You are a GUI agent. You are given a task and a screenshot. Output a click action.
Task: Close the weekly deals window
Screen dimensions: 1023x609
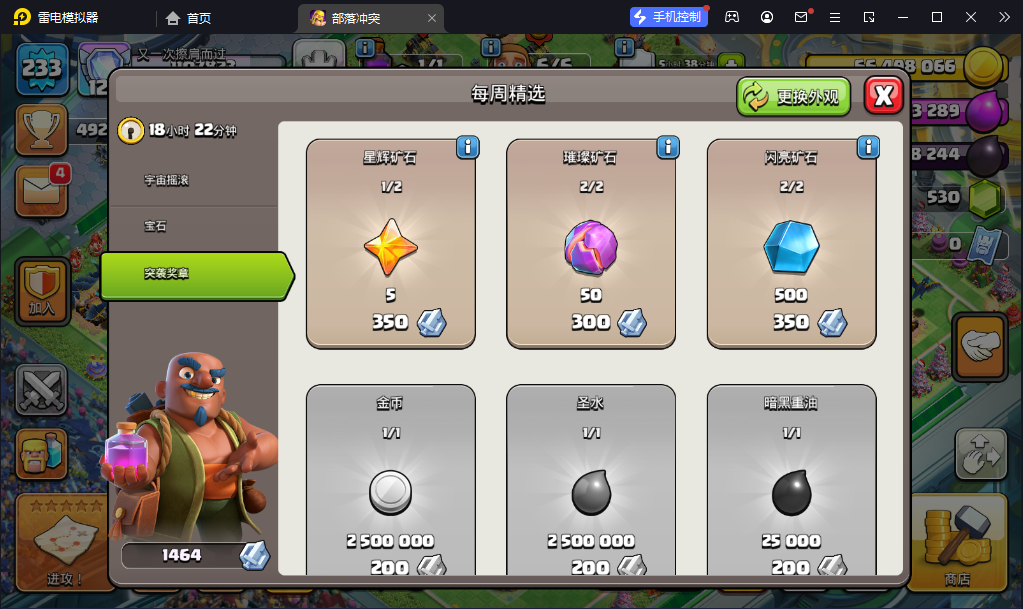click(883, 96)
